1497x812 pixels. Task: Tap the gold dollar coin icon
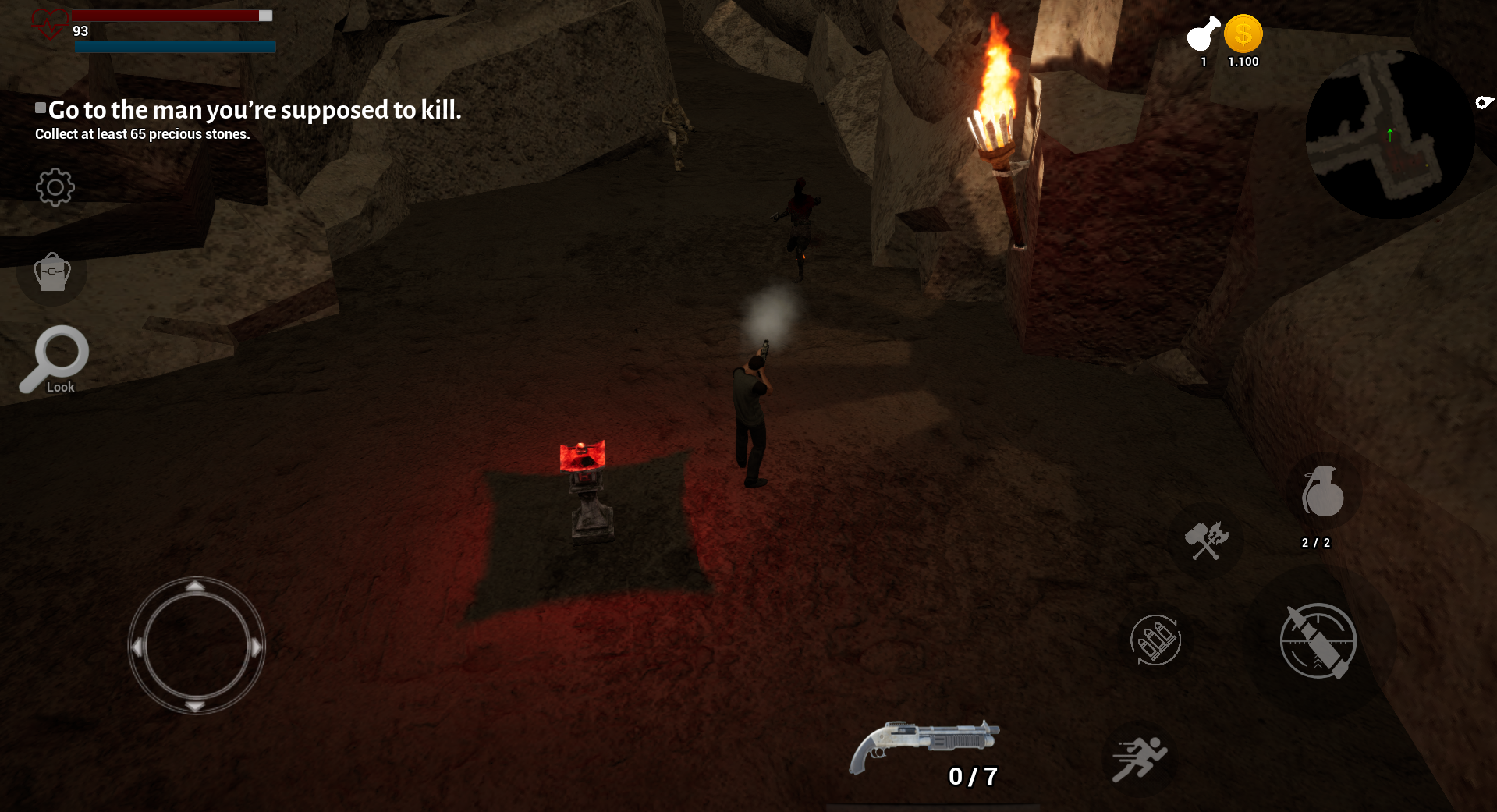[1243, 35]
